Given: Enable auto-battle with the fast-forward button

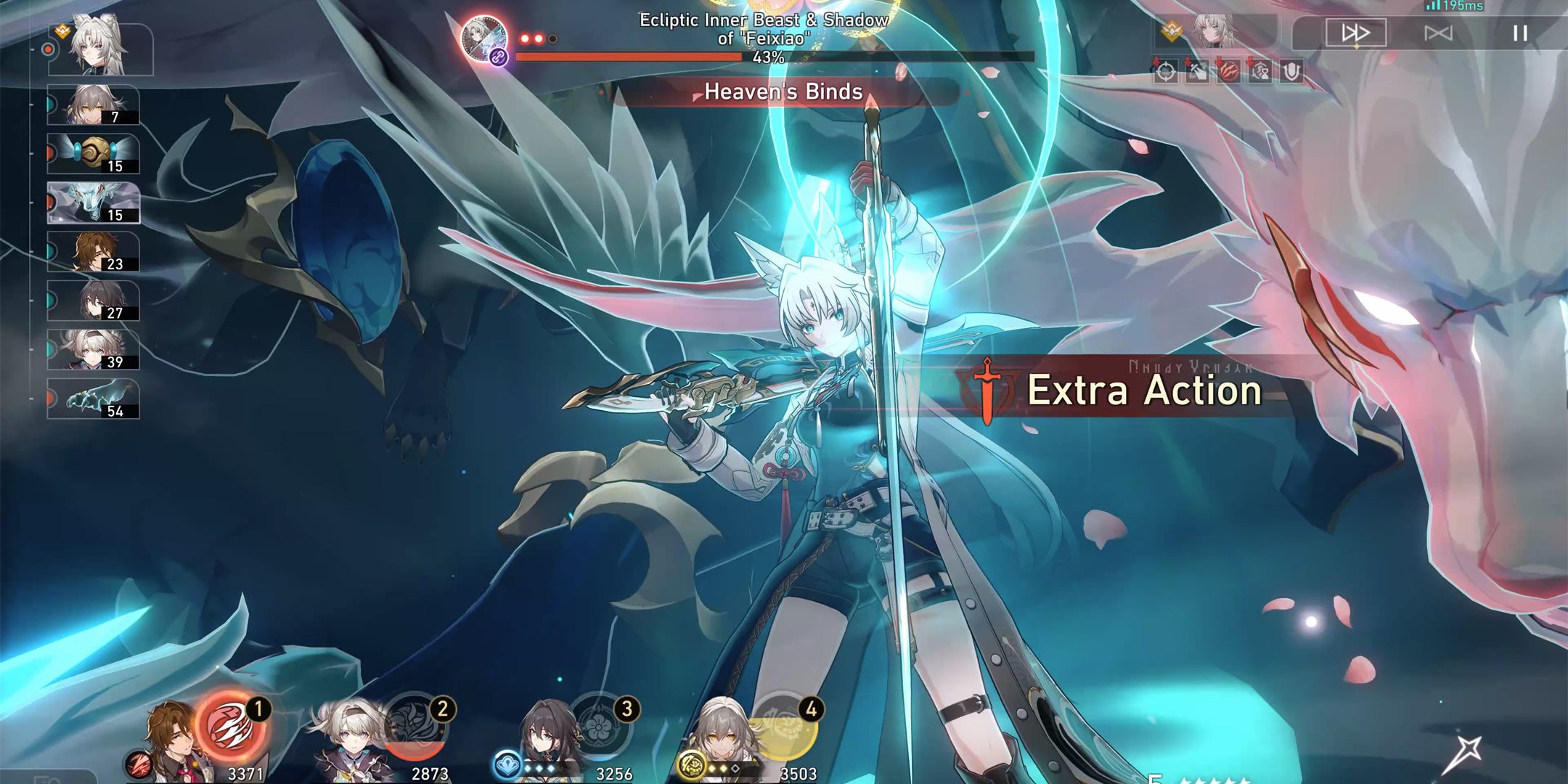Looking at the screenshot, I should (x=1355, y=33).
